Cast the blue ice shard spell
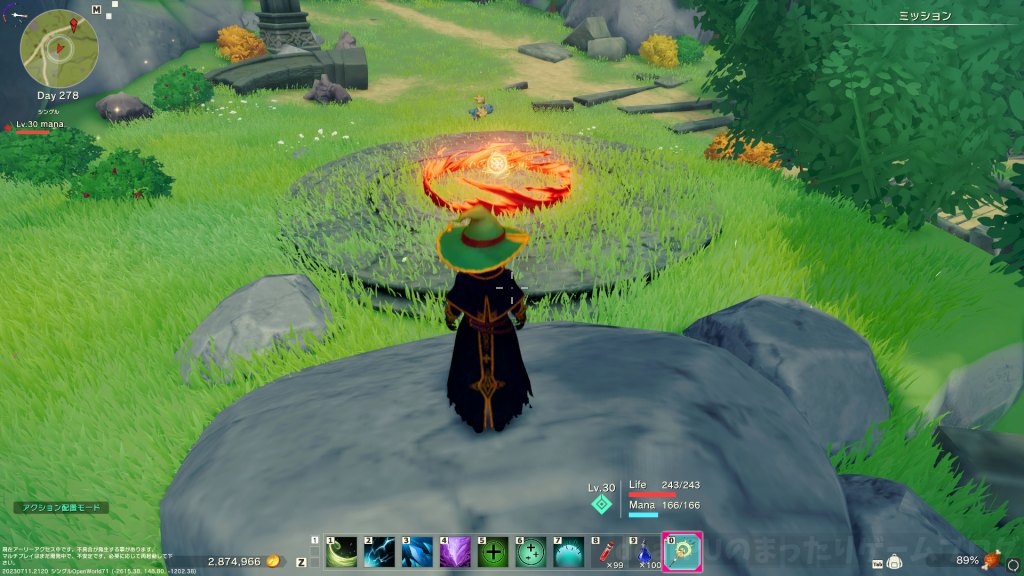 pos(417,552)
